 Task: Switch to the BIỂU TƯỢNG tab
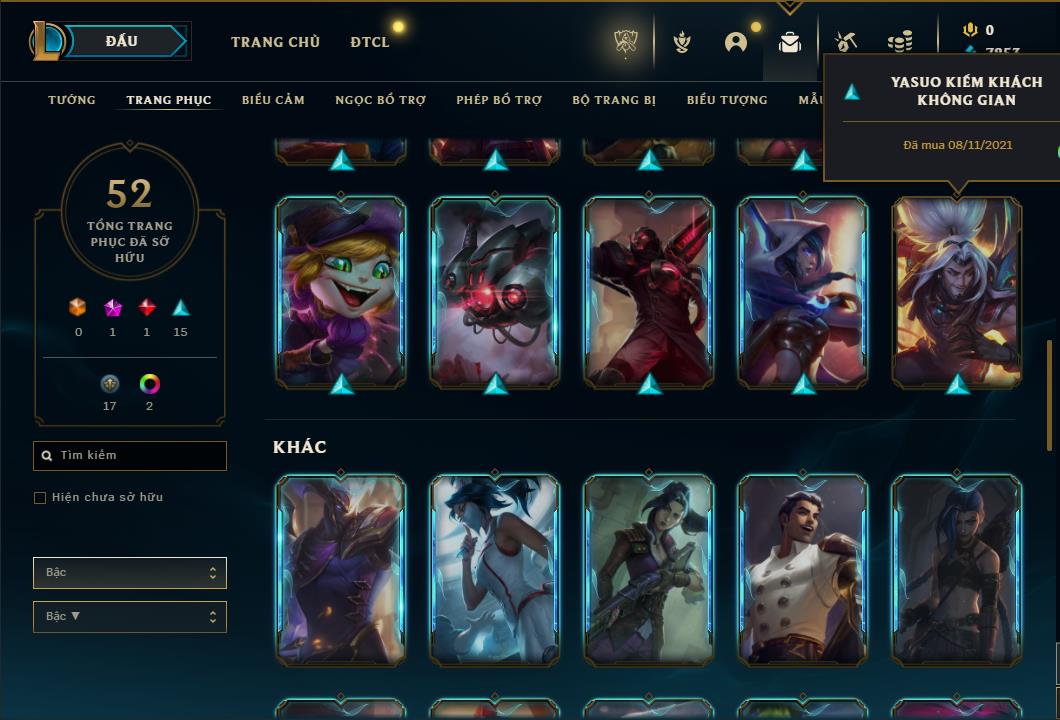727,100
